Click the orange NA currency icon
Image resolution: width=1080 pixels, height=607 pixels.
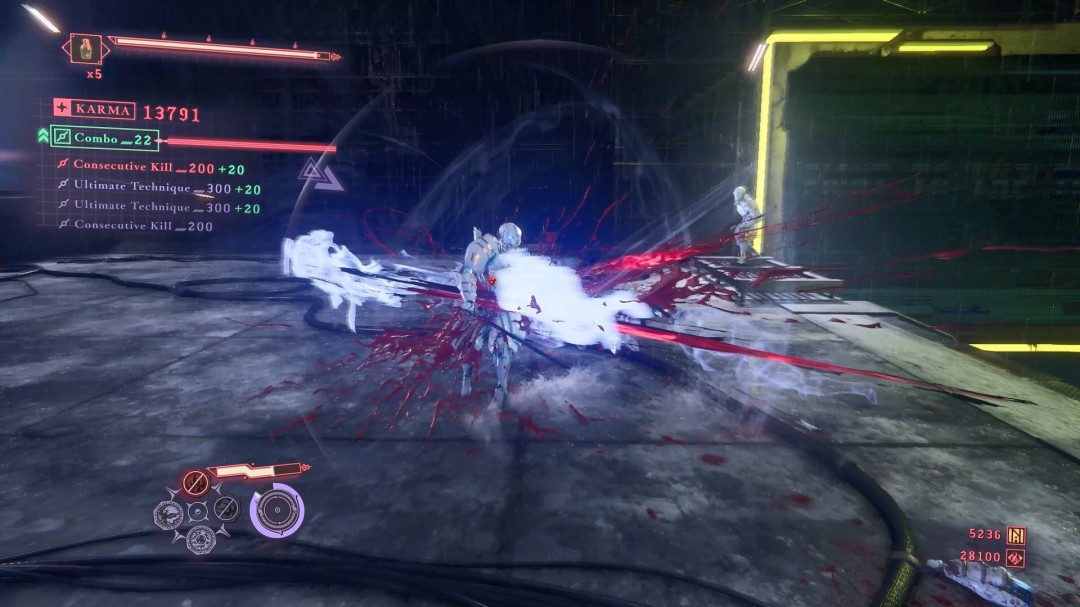tap(1016, 535)
